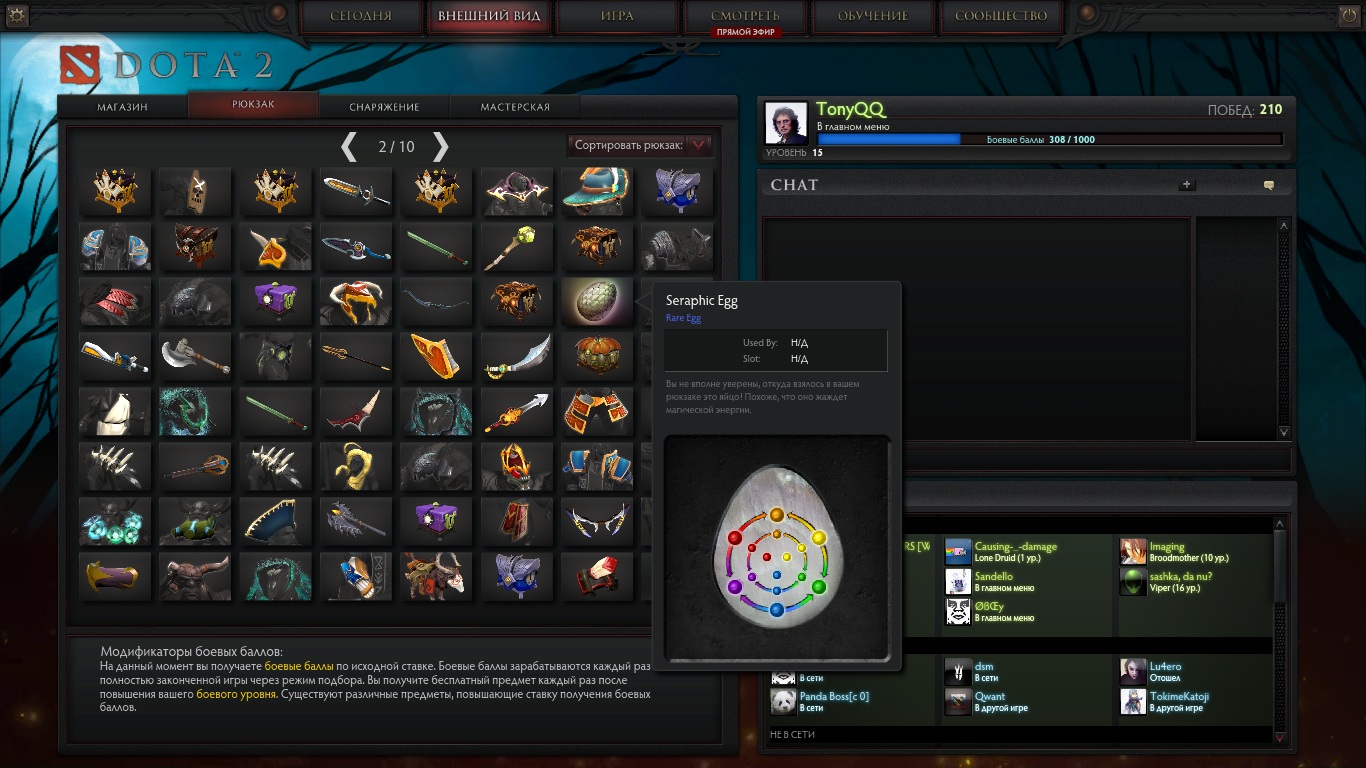The height and width of the screenshot is (768, 1366).
Task: Select the ВНЕШНИЙ ВИД top menu
Action: click(x=489, y=16)
